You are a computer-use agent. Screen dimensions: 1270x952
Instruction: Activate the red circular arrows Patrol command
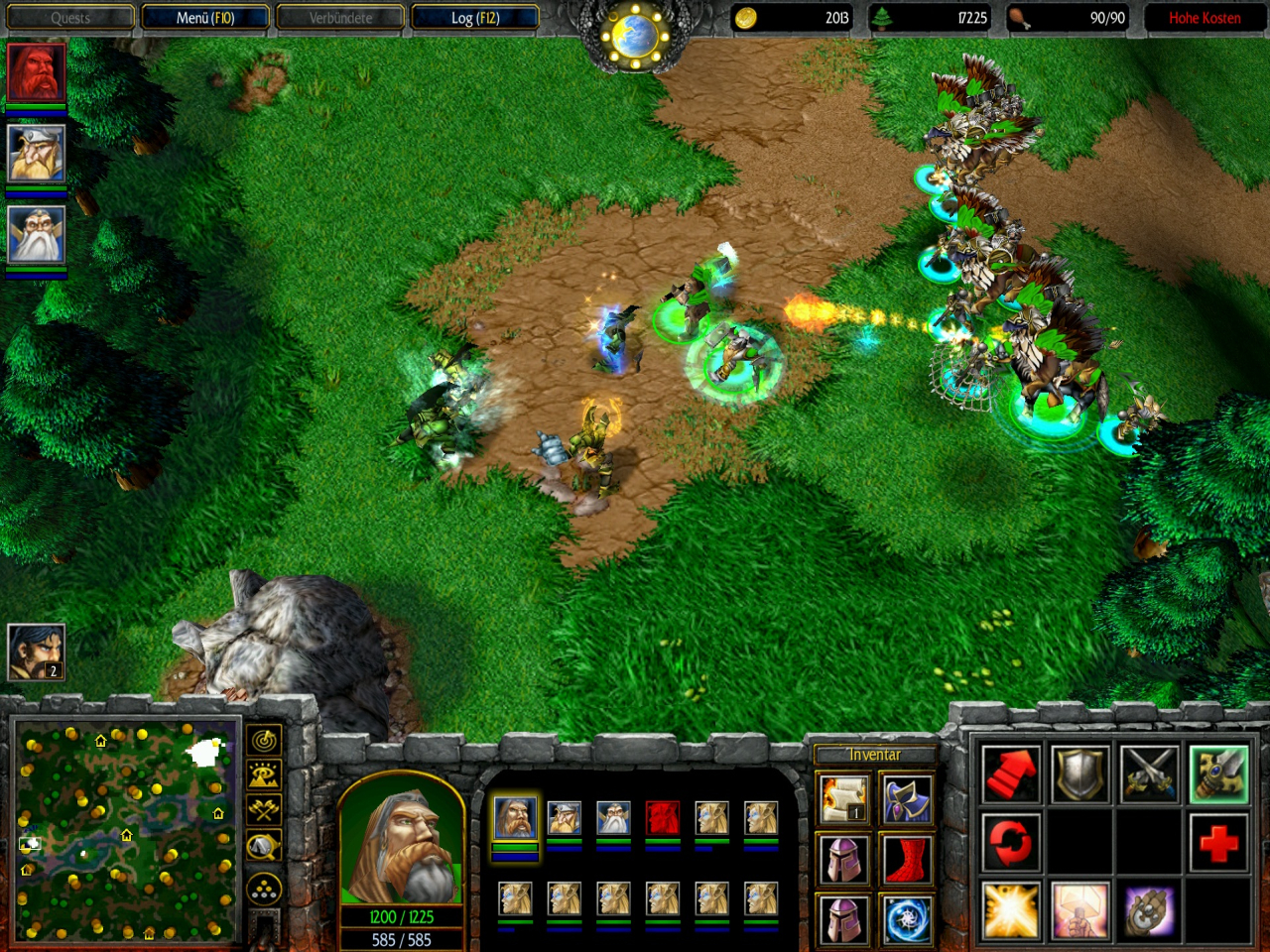[x=1011, y=842]
